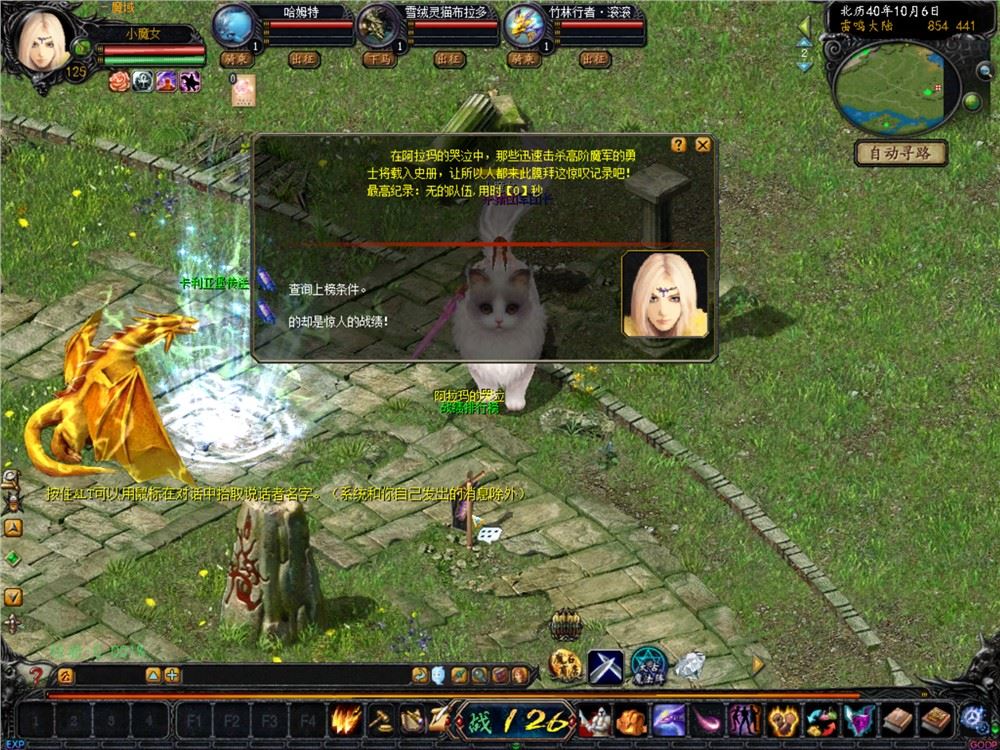
Task: Activate the flame claw skill on the hotbar
Action: coord(347,718)
